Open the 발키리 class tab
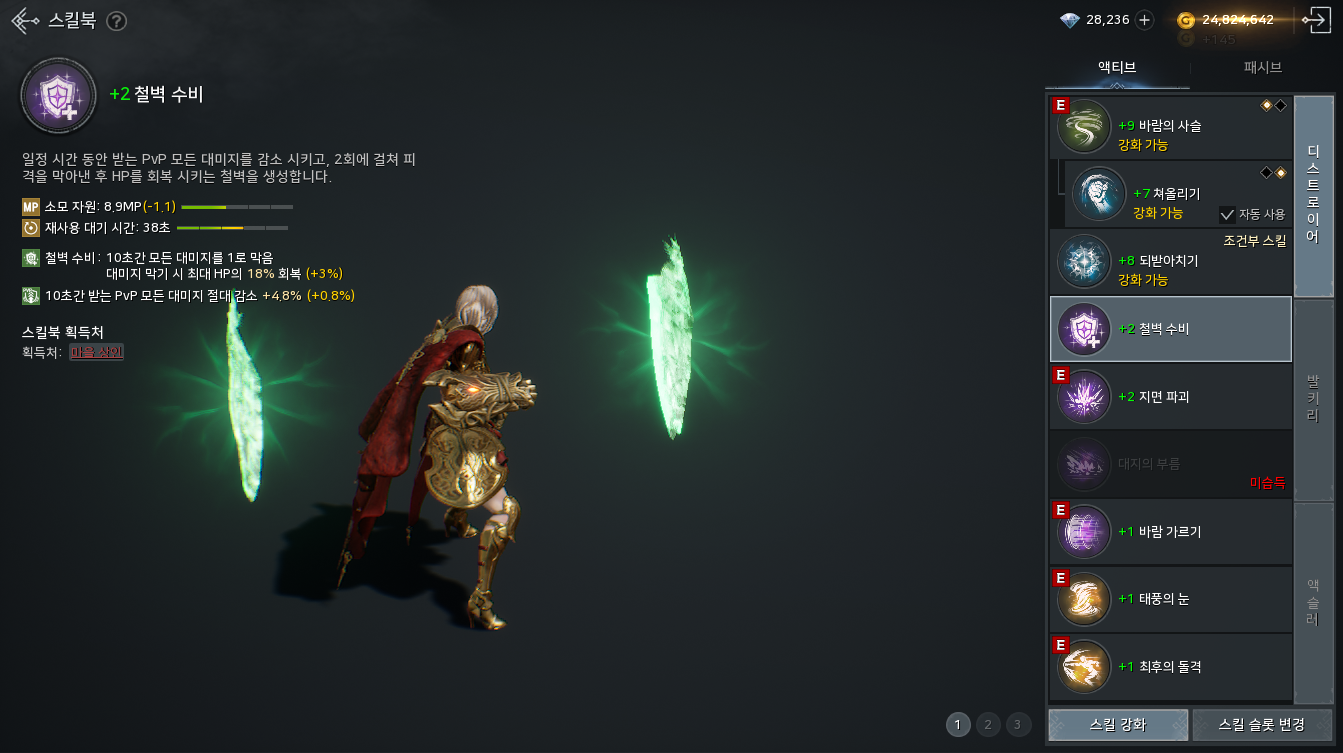 pos(1313,399)
